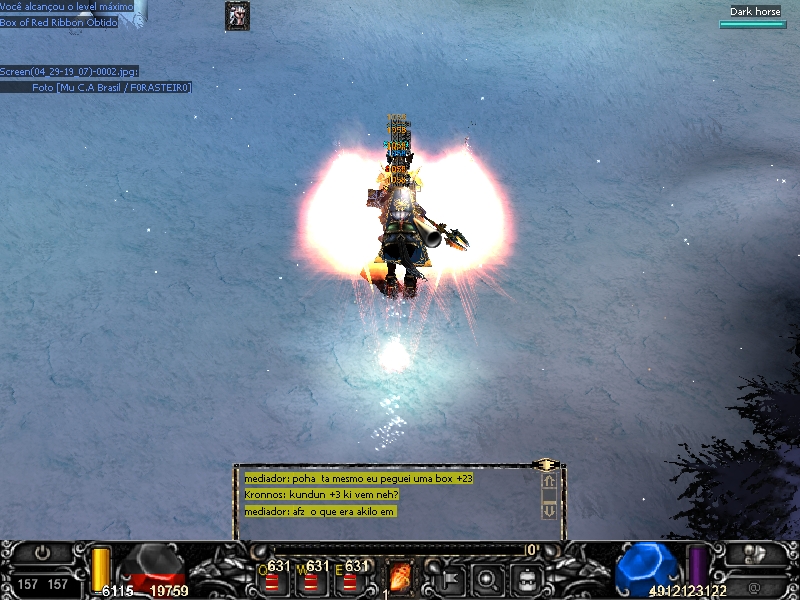
Task: Select the Q hotkey potion slot
Action: pyautogui.click(x=271, y=579)
